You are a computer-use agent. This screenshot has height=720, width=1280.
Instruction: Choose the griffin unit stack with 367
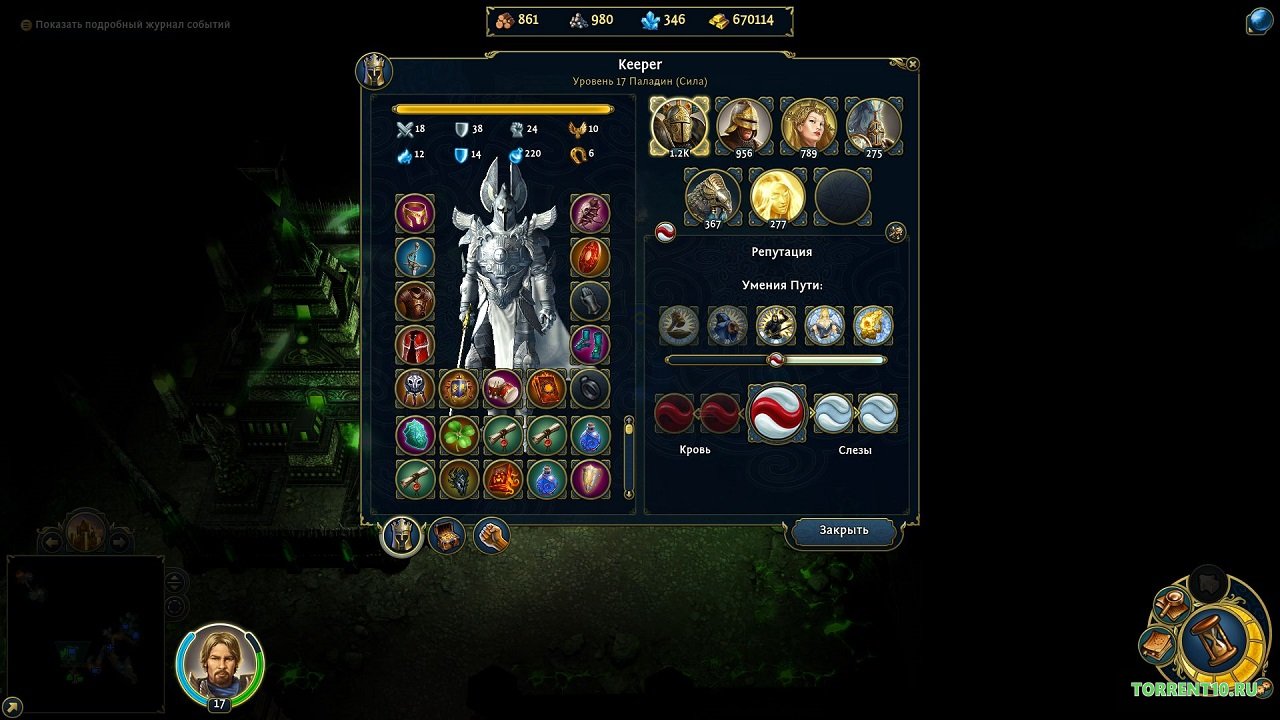(712, 196)
